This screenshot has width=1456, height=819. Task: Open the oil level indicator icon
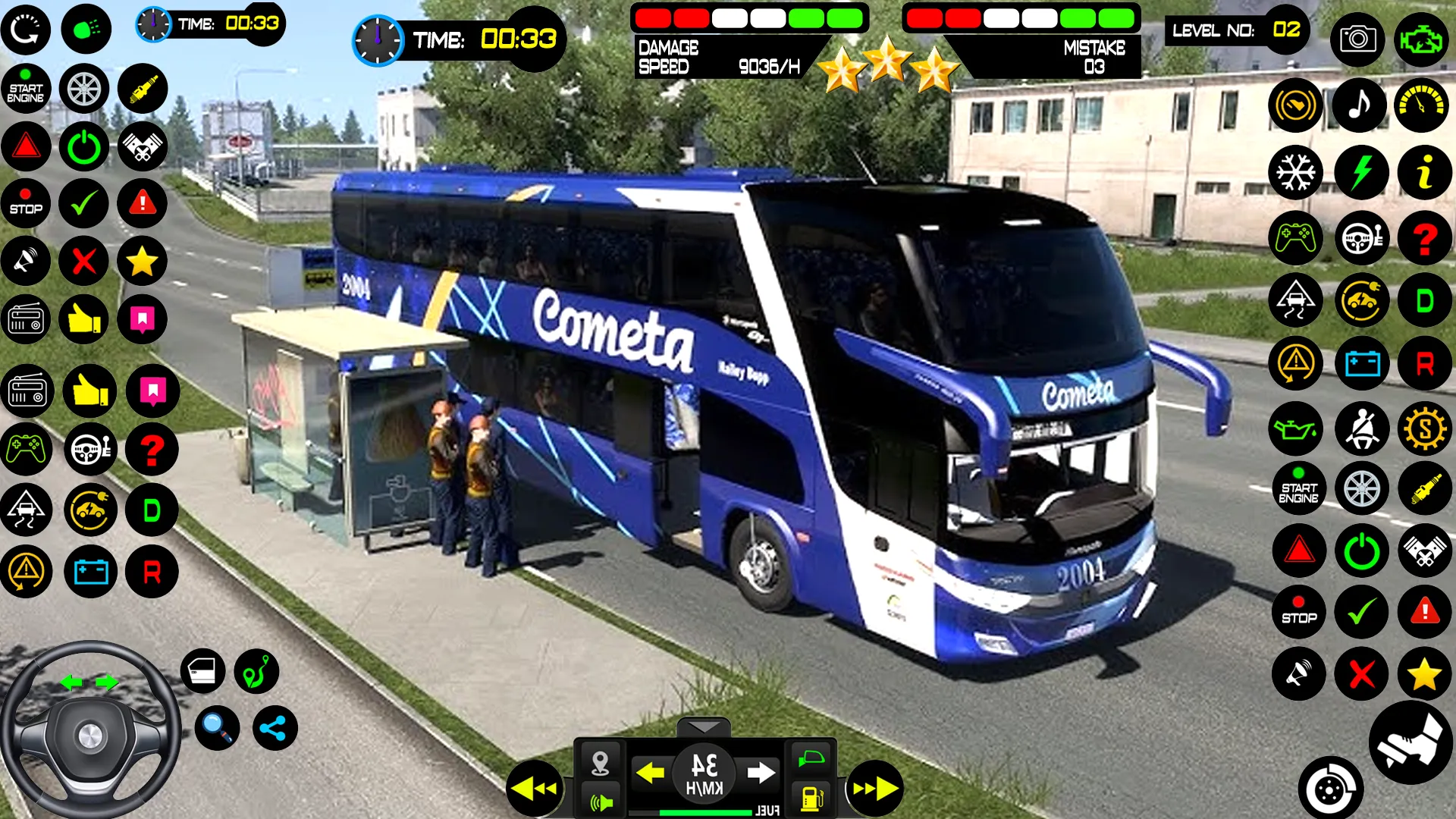coord(1296,429)
